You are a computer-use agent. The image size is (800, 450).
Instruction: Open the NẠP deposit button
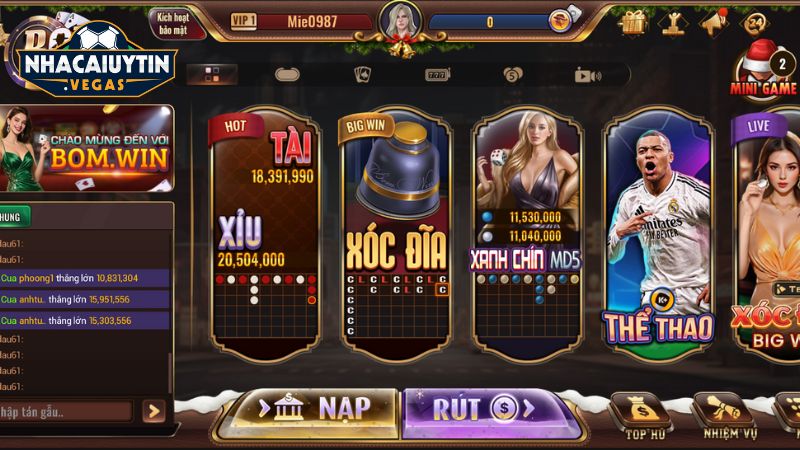click(x=314, y=408)
